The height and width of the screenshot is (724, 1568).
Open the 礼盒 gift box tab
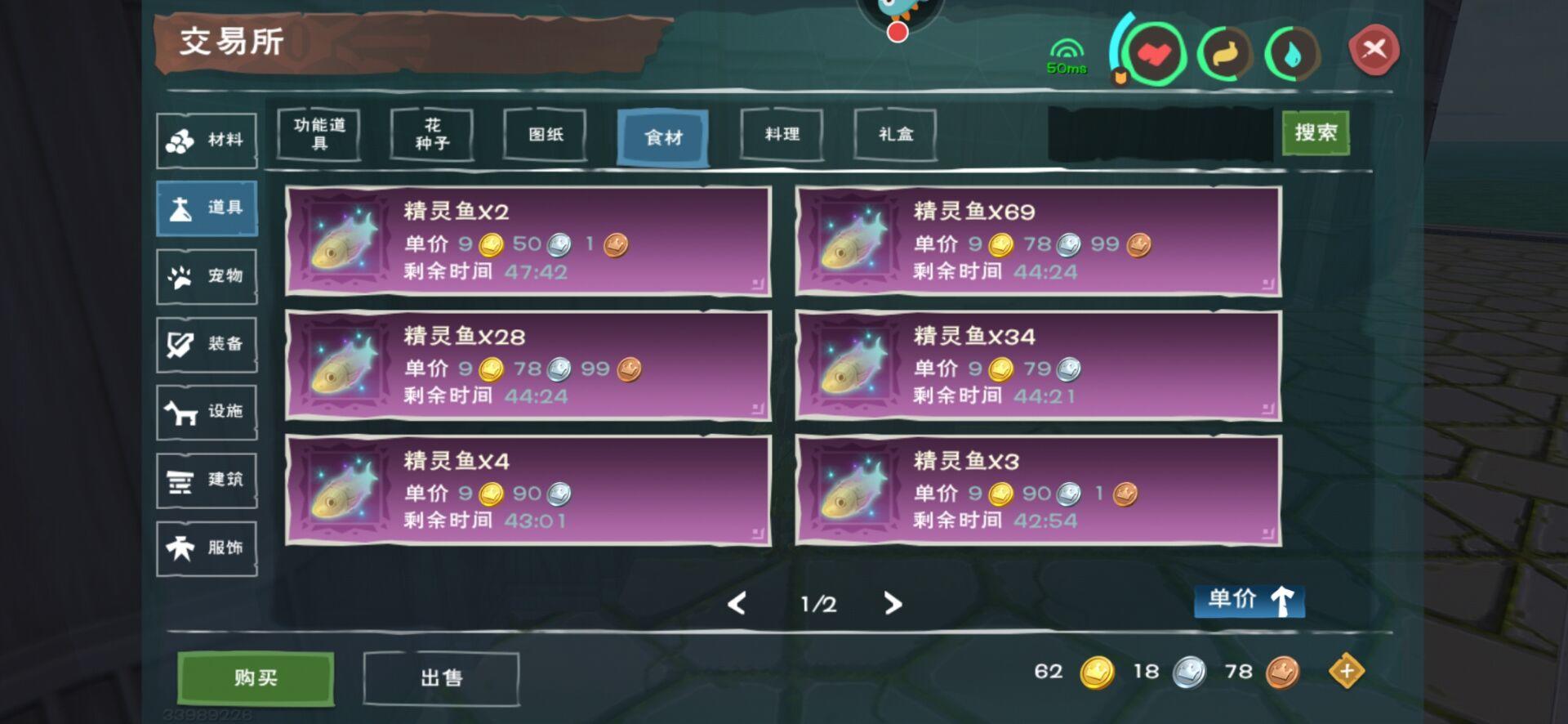click(895, 135)
